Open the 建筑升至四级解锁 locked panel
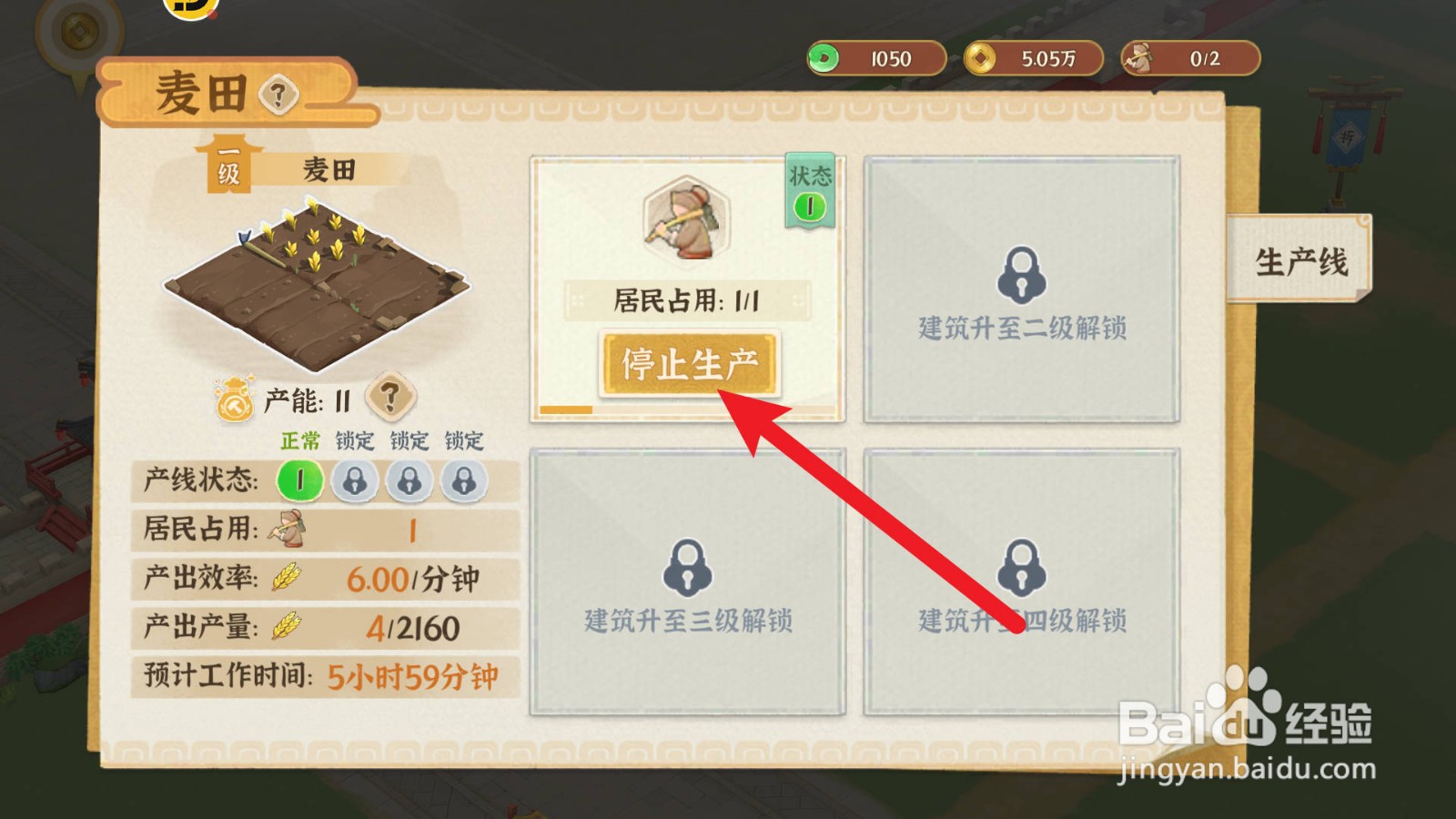This screenshot has width=1456, height=819. pos(1024,582)
